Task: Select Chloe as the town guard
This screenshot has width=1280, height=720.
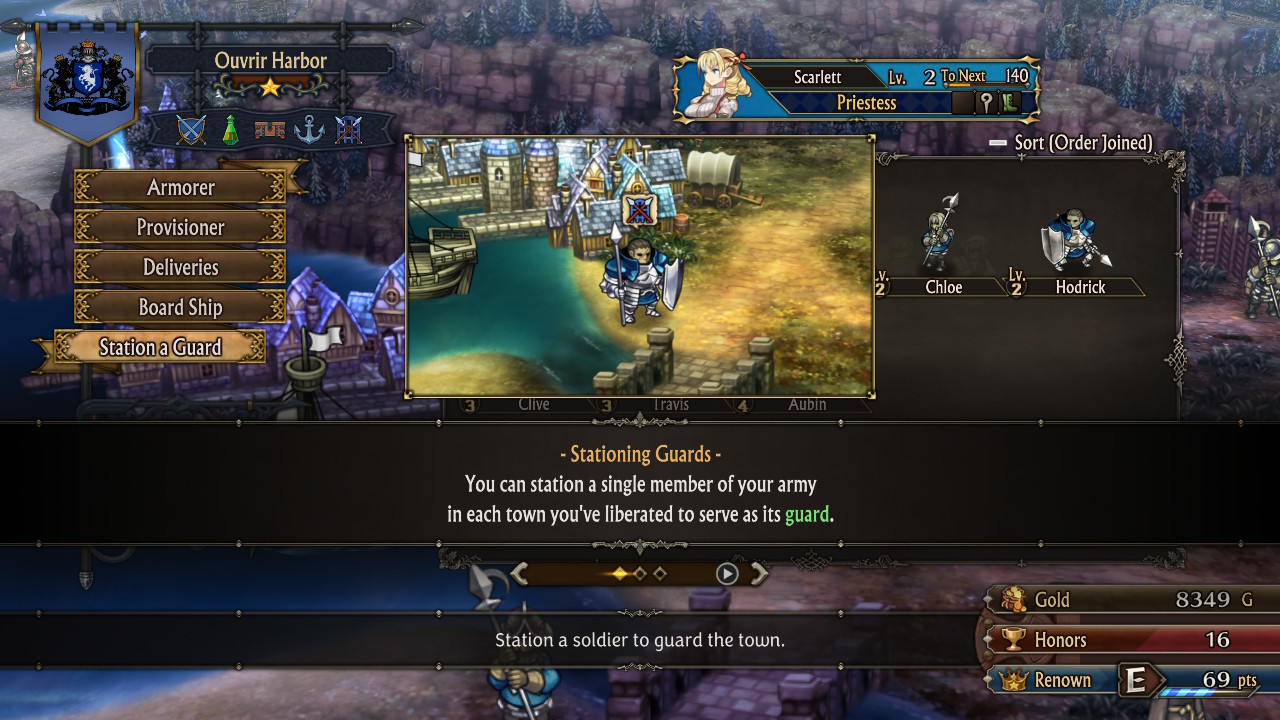Action: tap(941, 250)
